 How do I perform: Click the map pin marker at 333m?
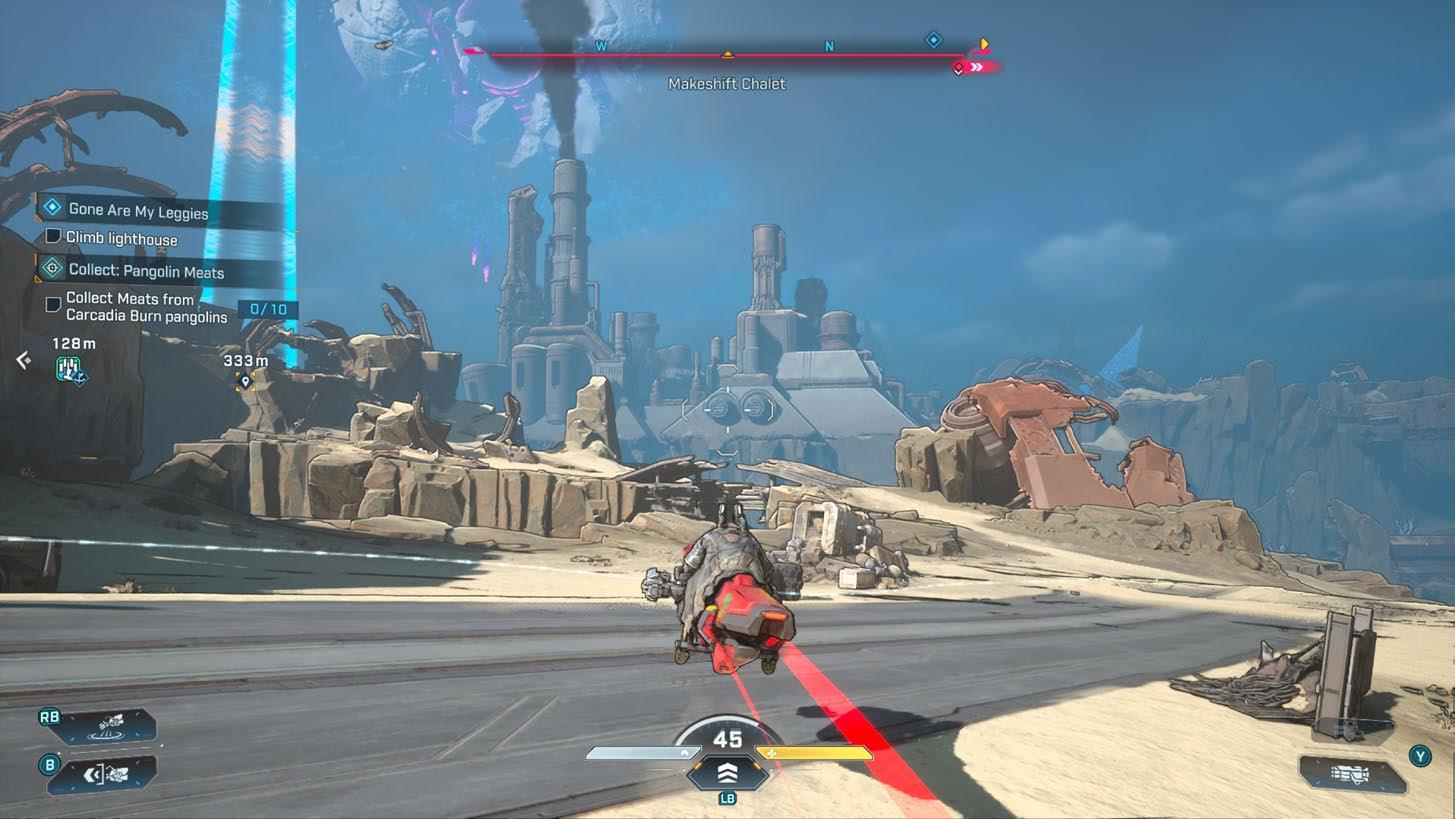245,381
